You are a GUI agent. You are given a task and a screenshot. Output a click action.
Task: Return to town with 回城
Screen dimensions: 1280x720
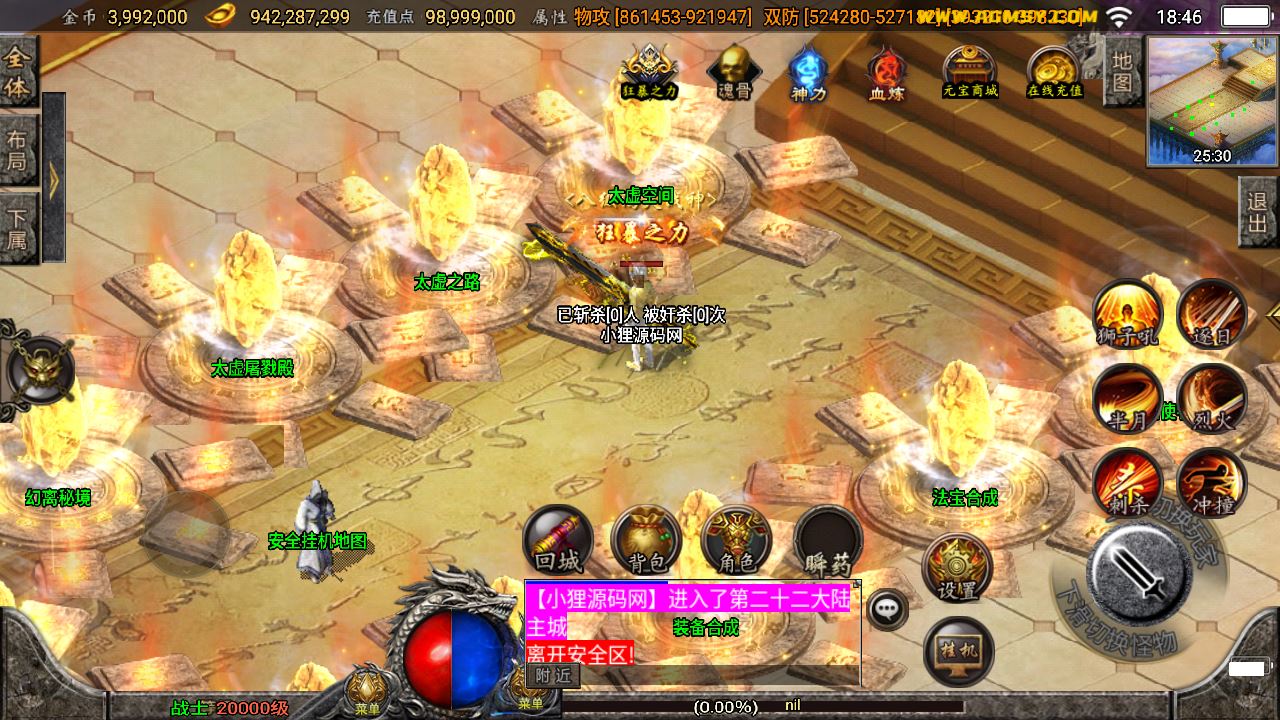[x=558, y=540]
